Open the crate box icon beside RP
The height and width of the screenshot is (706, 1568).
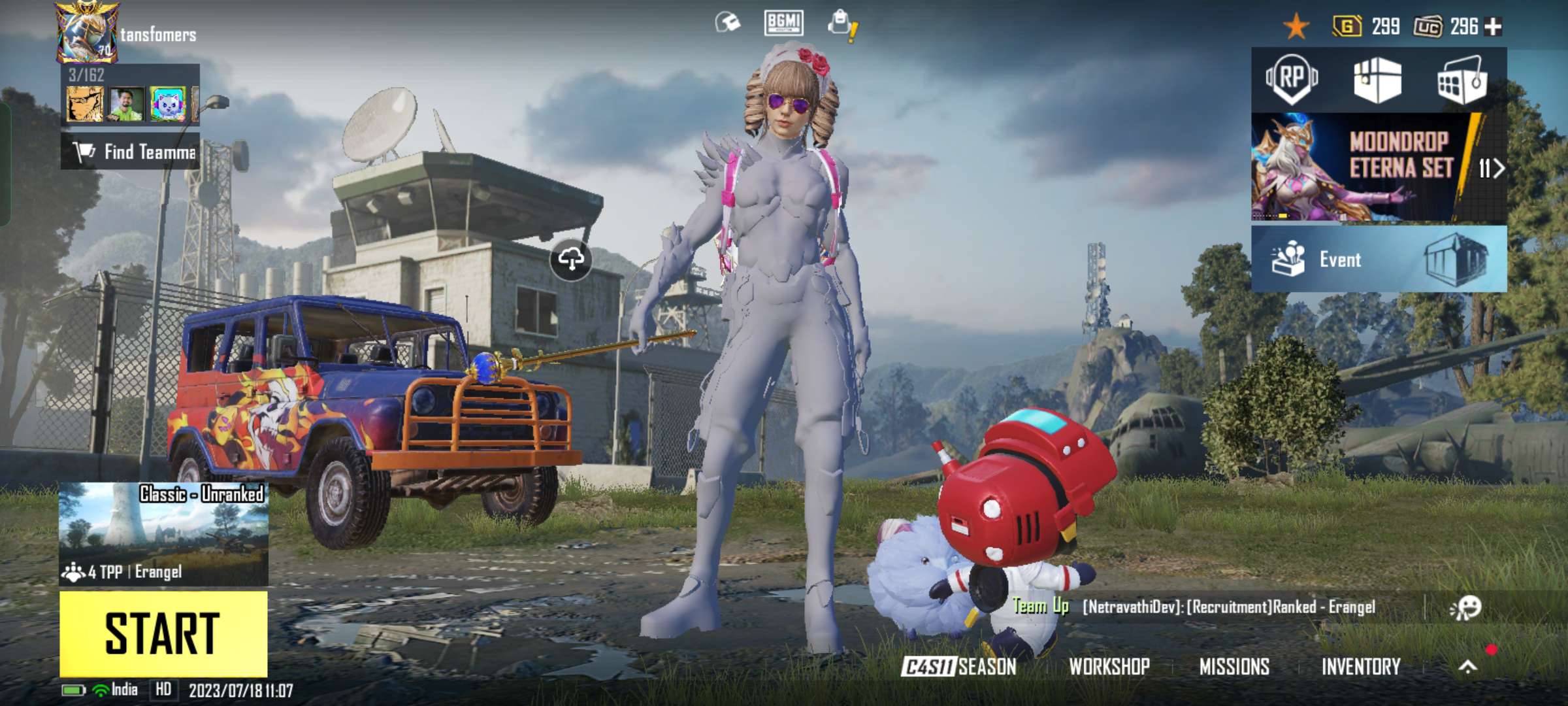click(x=1377, y=80)
